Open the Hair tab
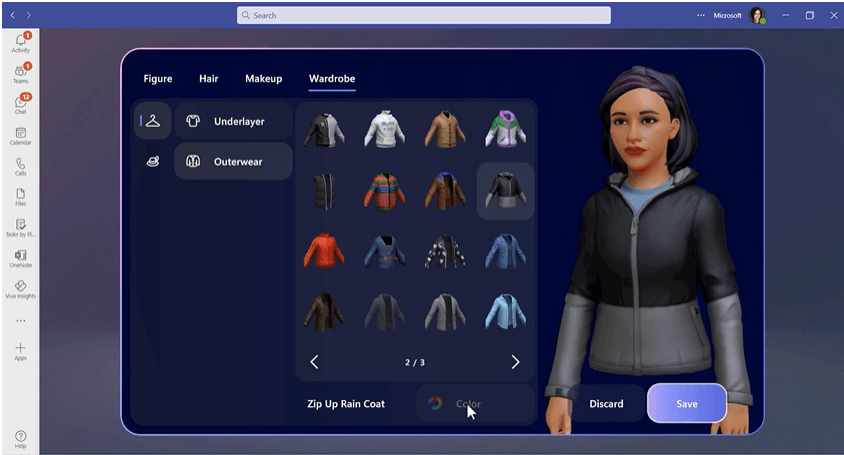 tap(208, 79)
